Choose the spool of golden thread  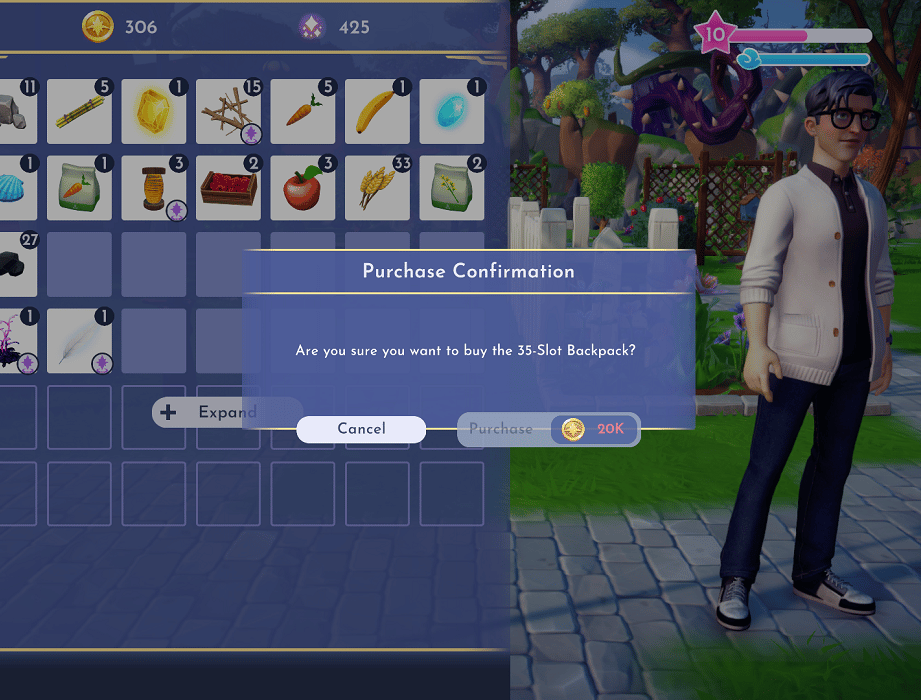point(154,187)
